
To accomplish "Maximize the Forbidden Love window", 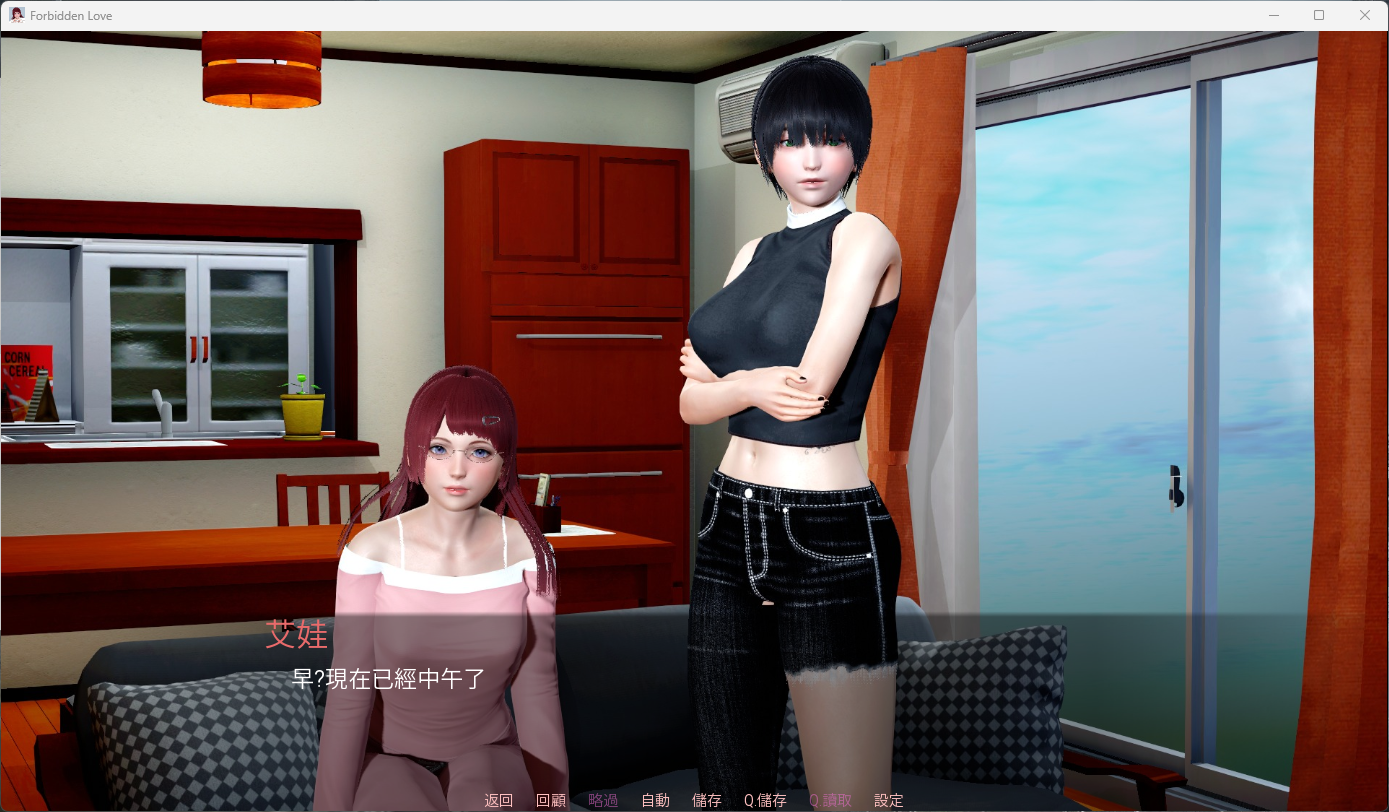I will click(1318, 15).
